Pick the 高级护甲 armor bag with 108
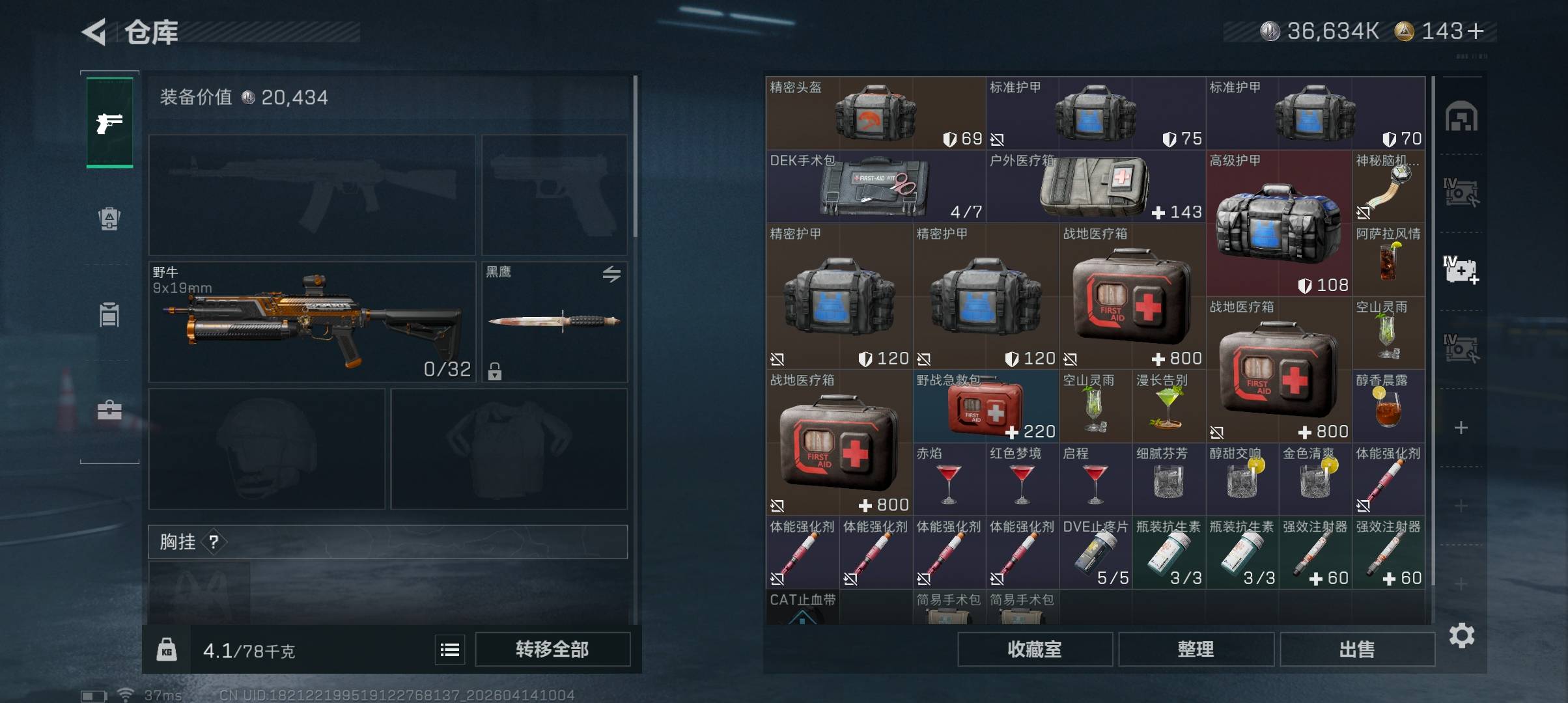 pyautogui.click(x=1278, y=224)
